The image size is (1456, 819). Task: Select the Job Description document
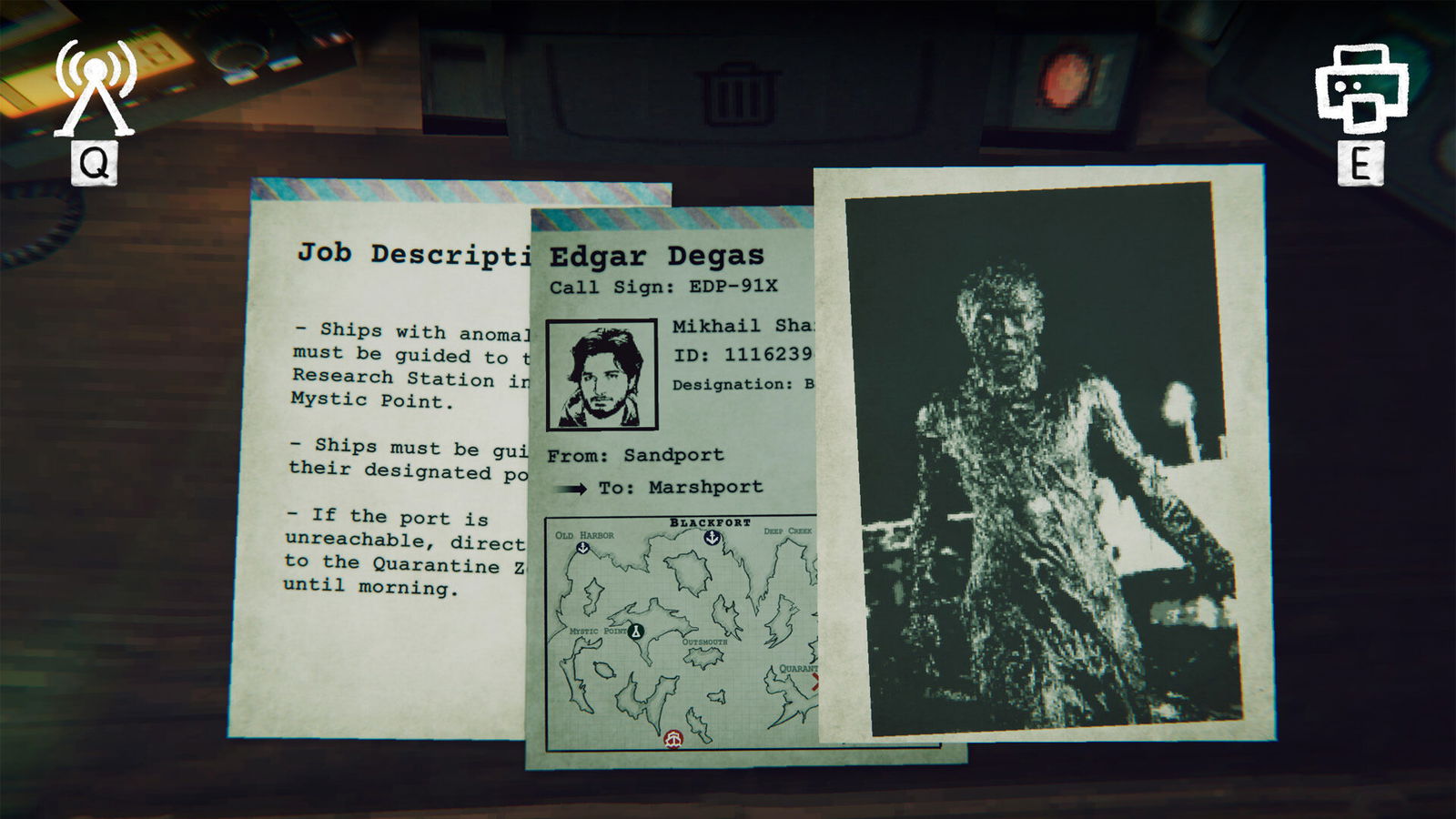point(382,455)
